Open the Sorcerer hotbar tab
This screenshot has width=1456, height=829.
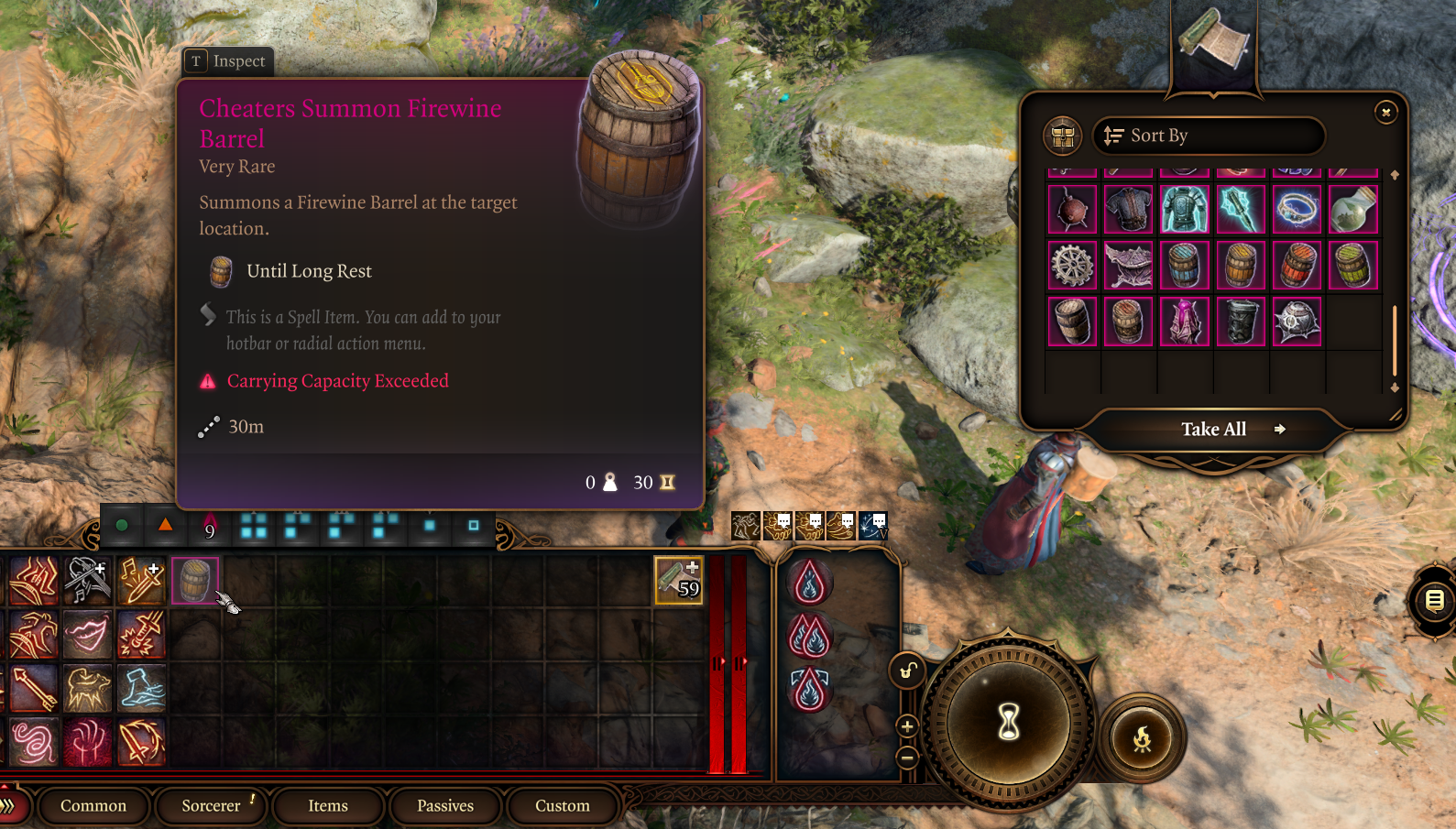click(x=211, y=805)
